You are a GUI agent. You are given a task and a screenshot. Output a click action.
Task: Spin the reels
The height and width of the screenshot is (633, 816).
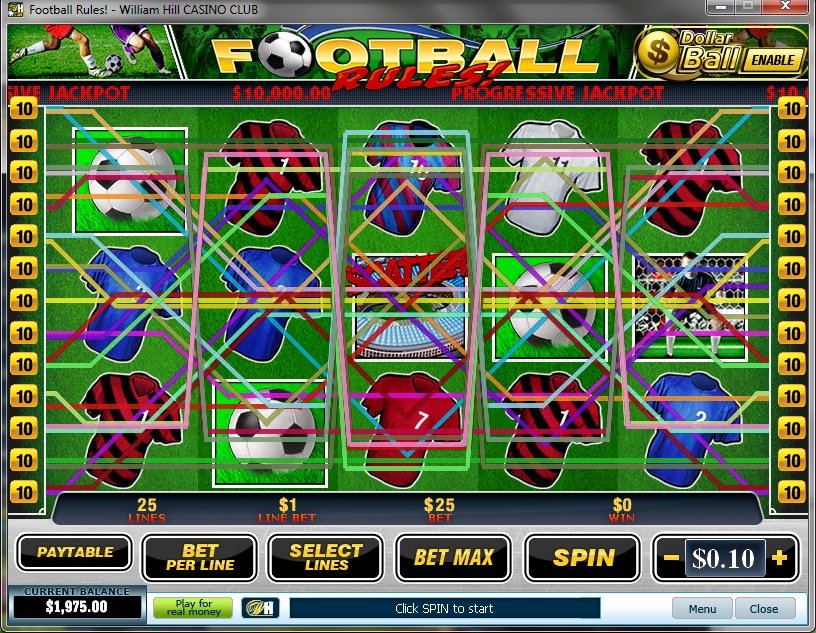(582, 558)
